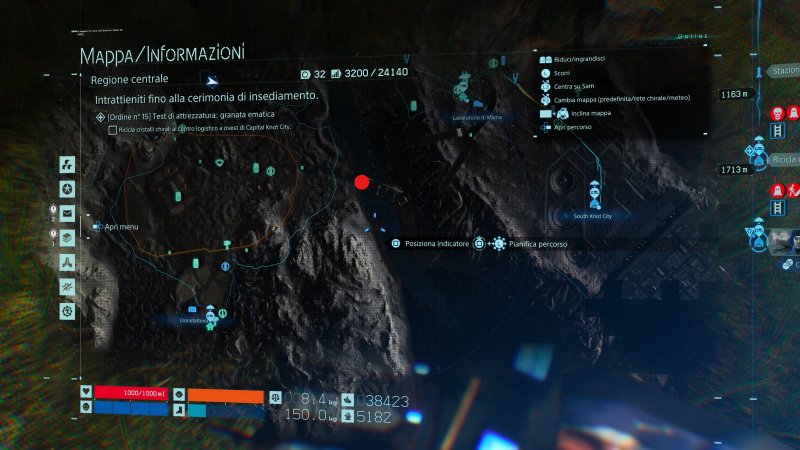The height and width of the screenshot is (450, 800).
Task: Open the stacked layers icon in sidebar
Action: [x=67, y=237]
